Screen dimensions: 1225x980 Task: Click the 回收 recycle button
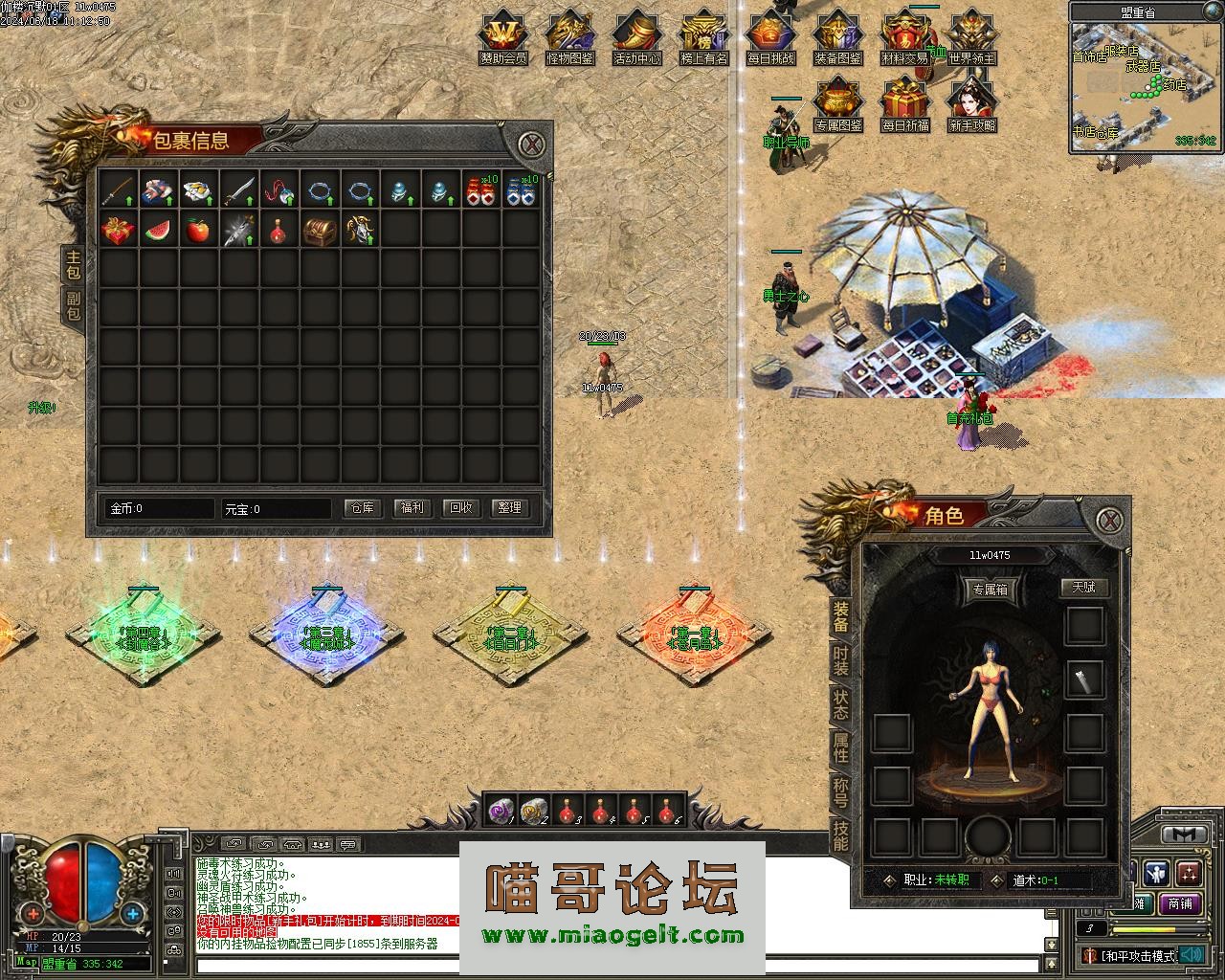tap(461, 508)
